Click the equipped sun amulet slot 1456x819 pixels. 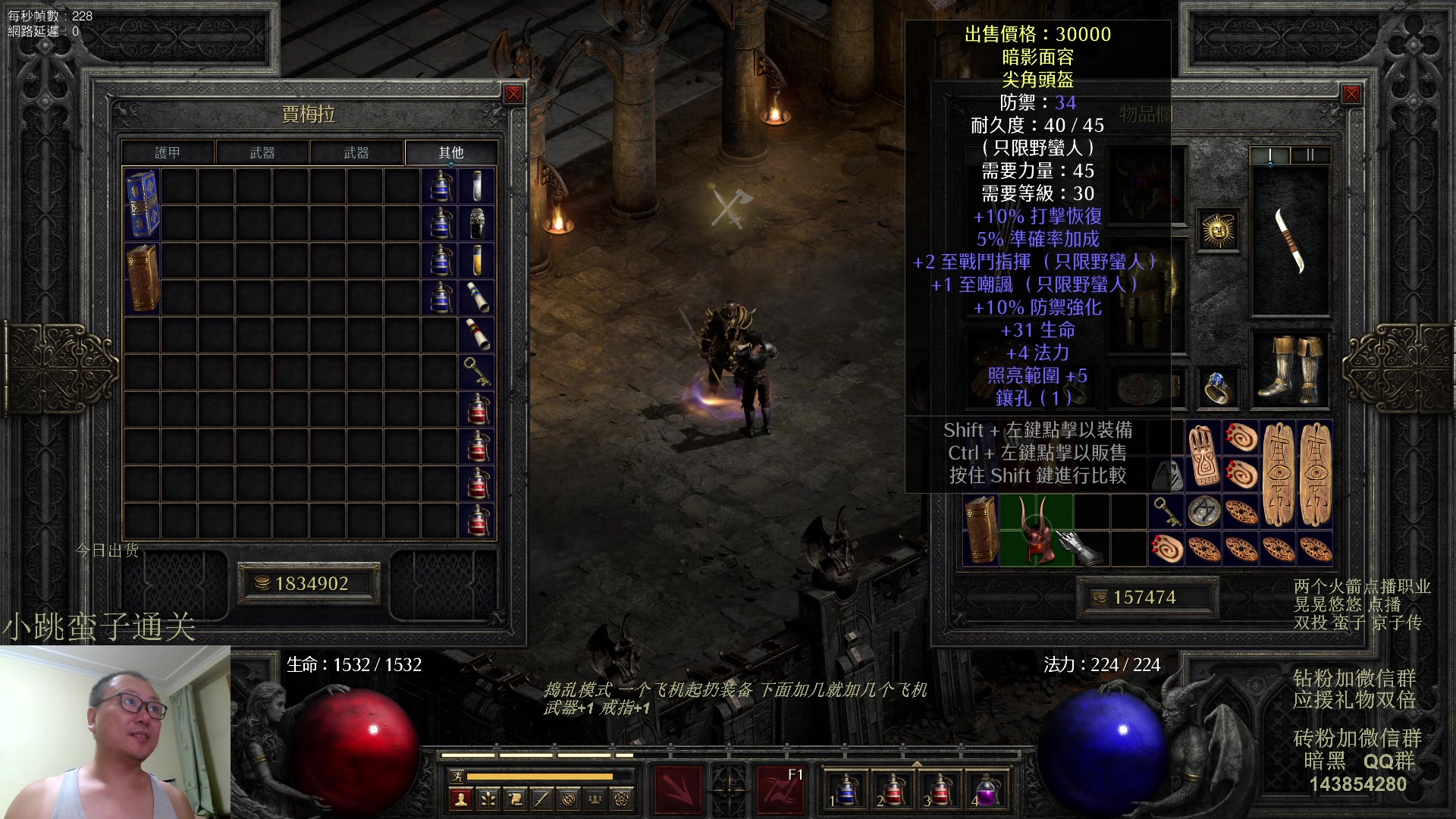click(1219, 230)
